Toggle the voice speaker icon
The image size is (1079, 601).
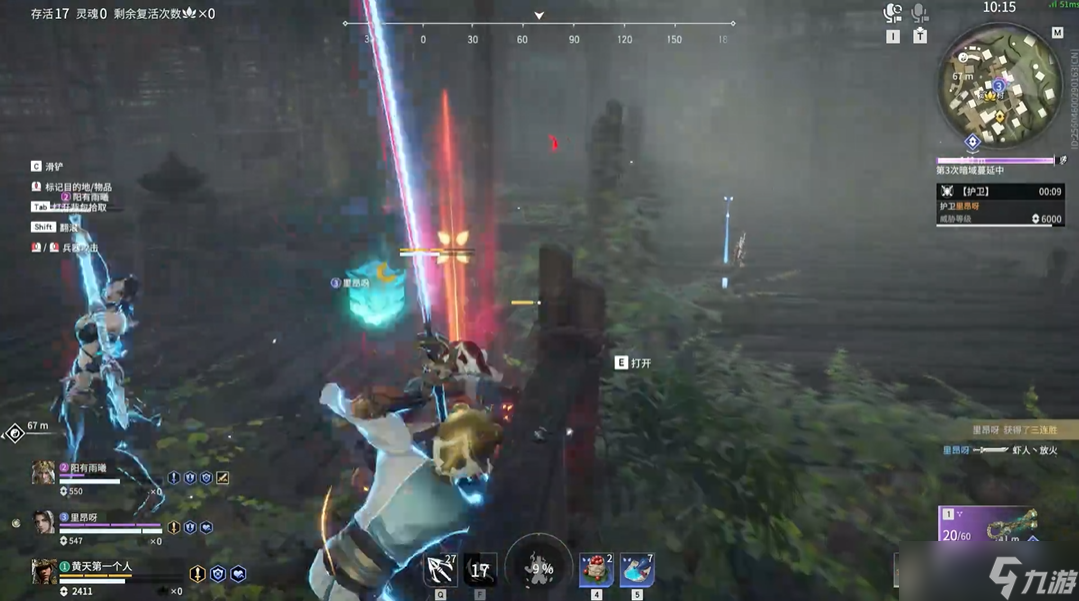click(x=892, y=13)
